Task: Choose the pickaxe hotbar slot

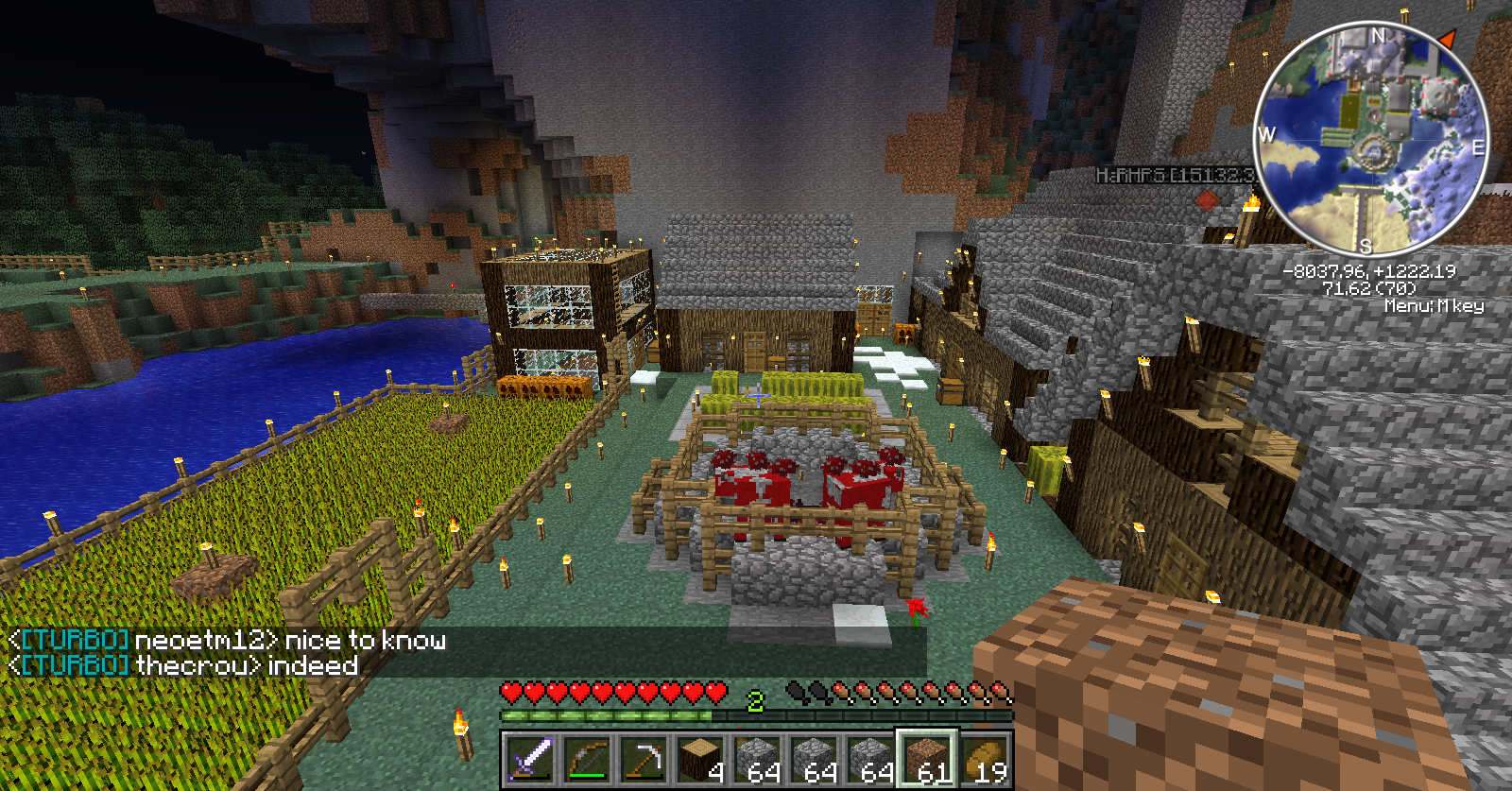Action: click(x=644, y=757)
